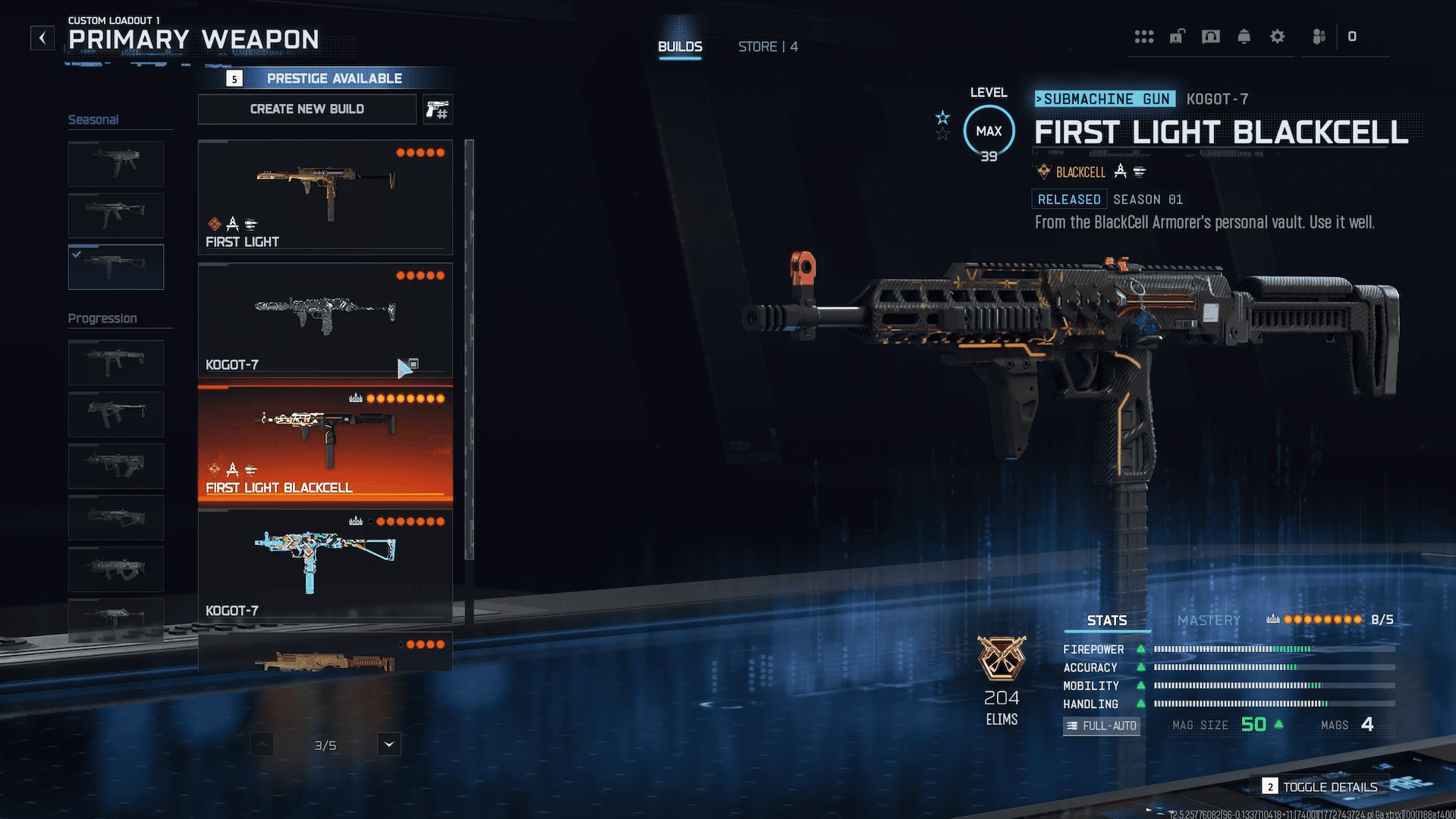Go to next builds page arrow
The height and width of the screenshot is (819, 1456).
tap(389, 745)
